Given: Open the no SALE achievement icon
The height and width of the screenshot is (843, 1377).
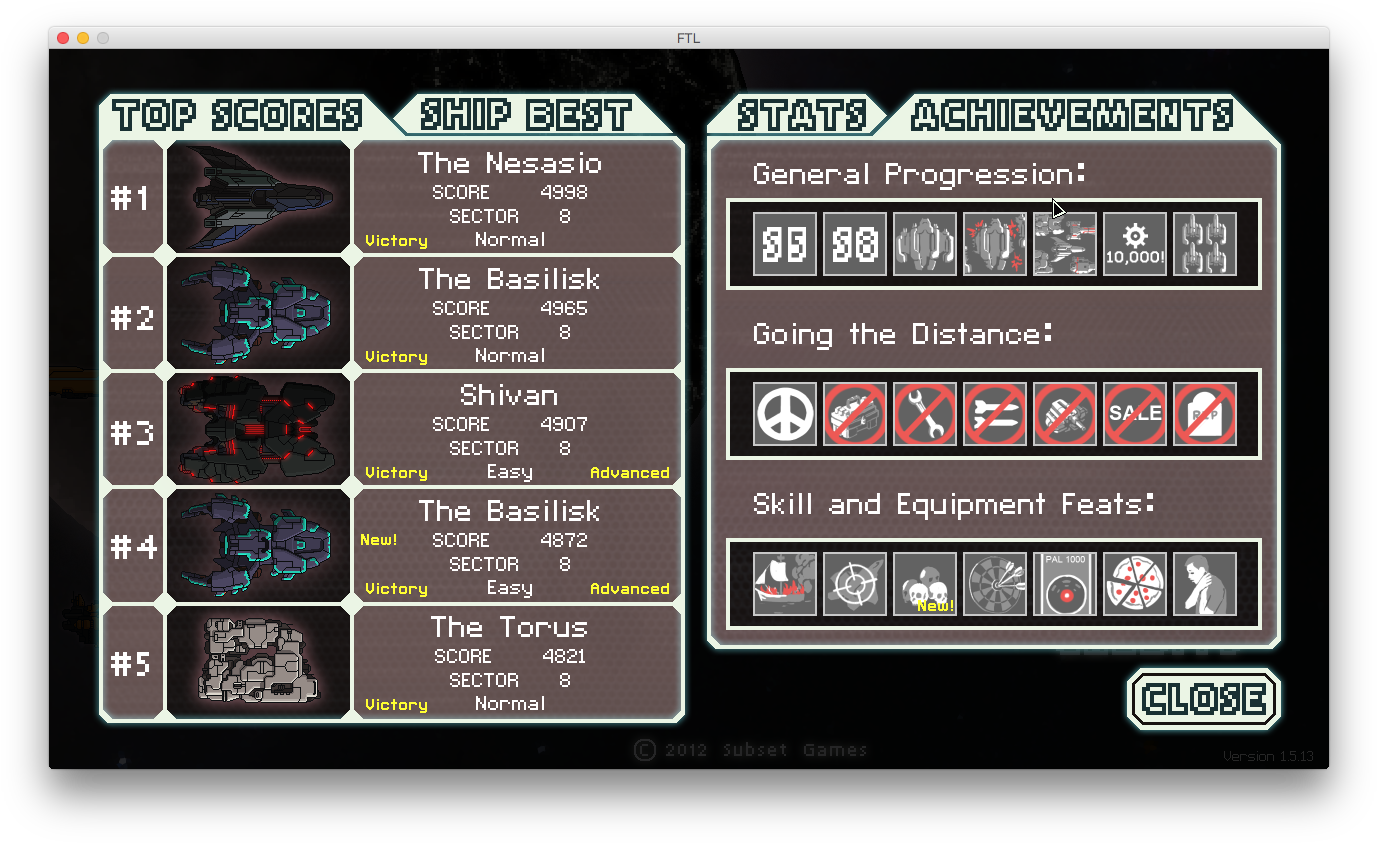Looking at the screenshot, I should tap(1135, 414).
